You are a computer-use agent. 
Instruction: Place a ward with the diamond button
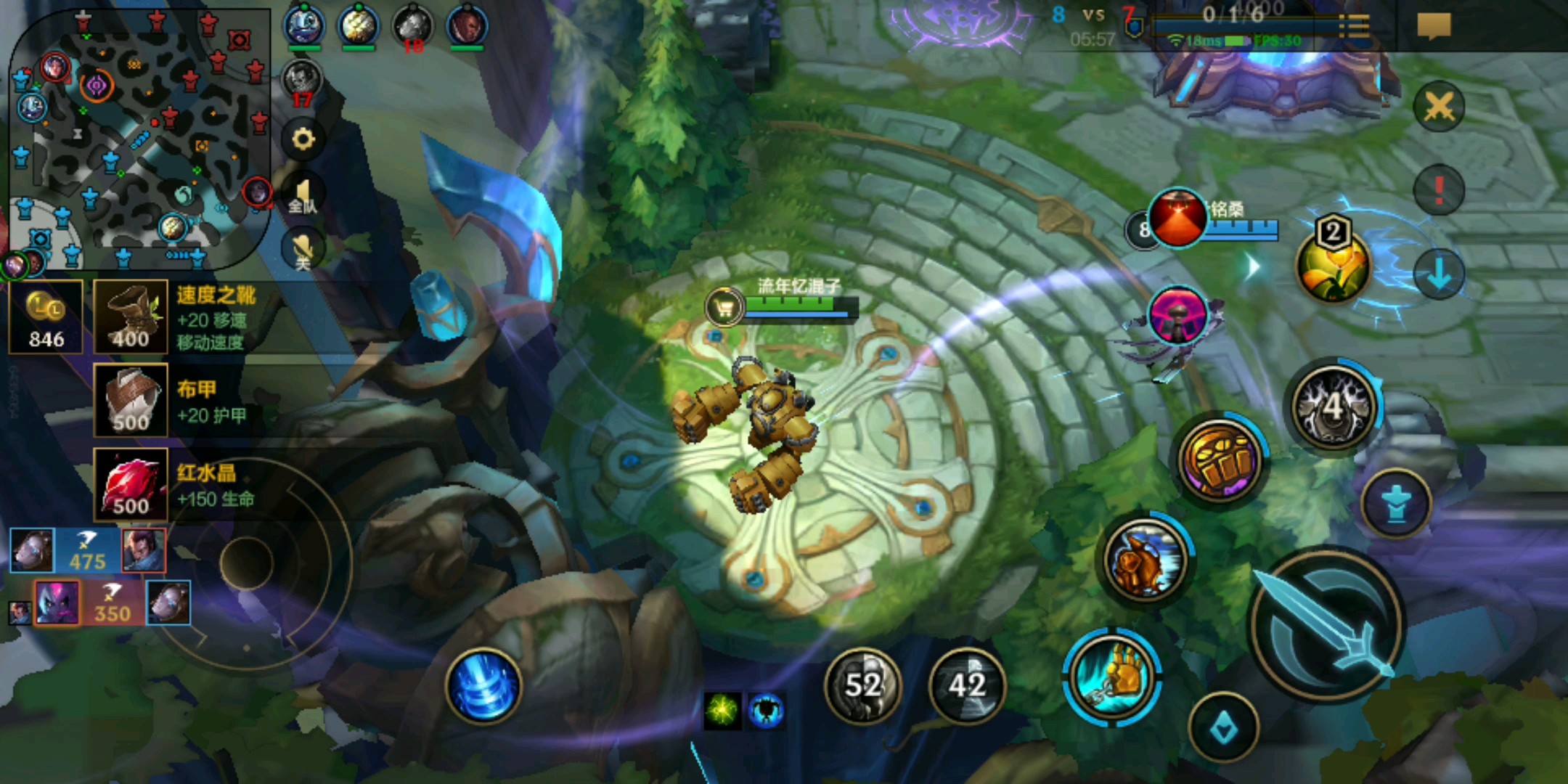(1223, 727)
